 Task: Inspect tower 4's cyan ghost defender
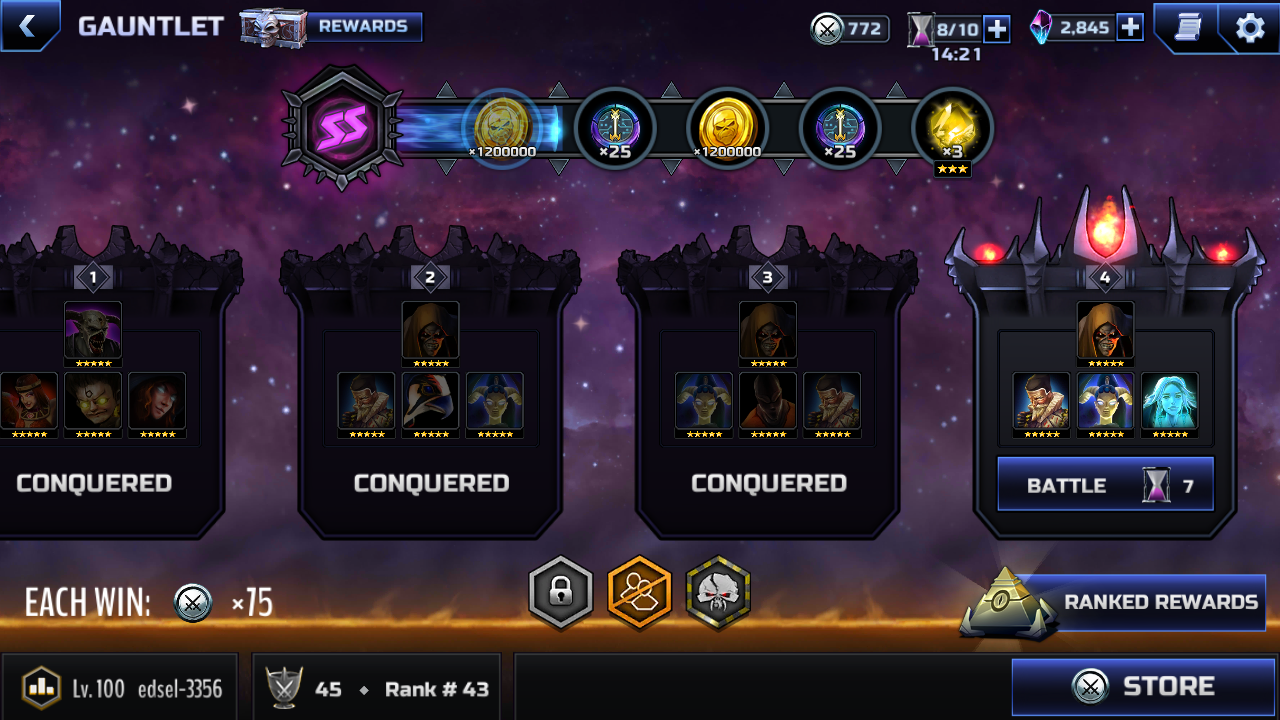point(1169,402)
